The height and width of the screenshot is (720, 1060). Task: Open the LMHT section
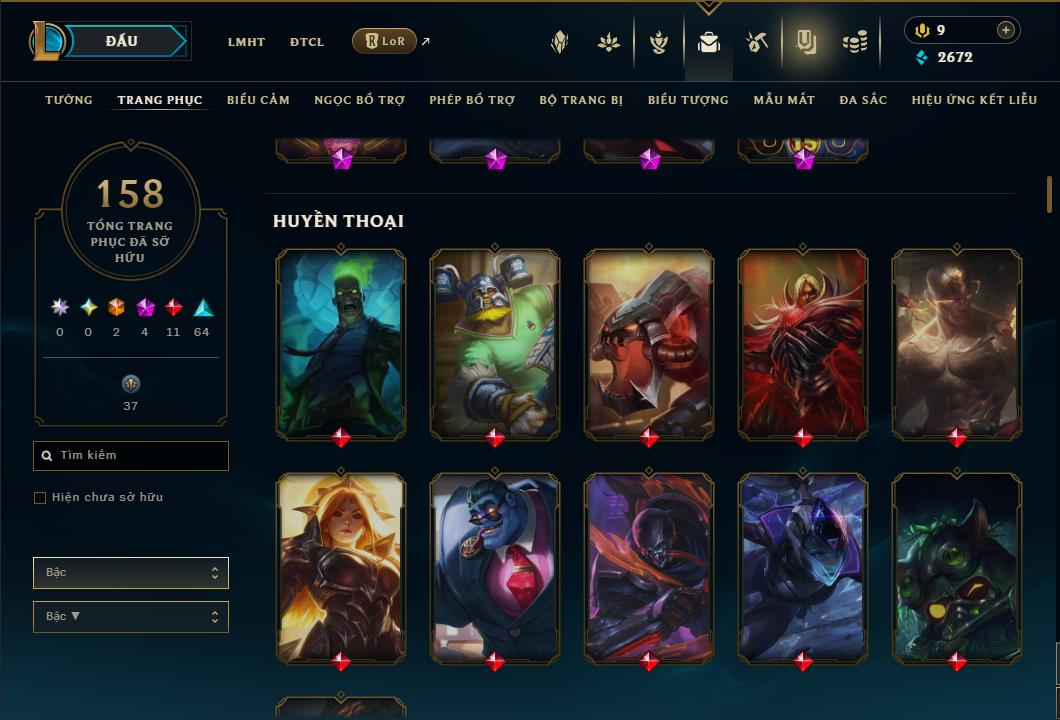click(246, 42)
